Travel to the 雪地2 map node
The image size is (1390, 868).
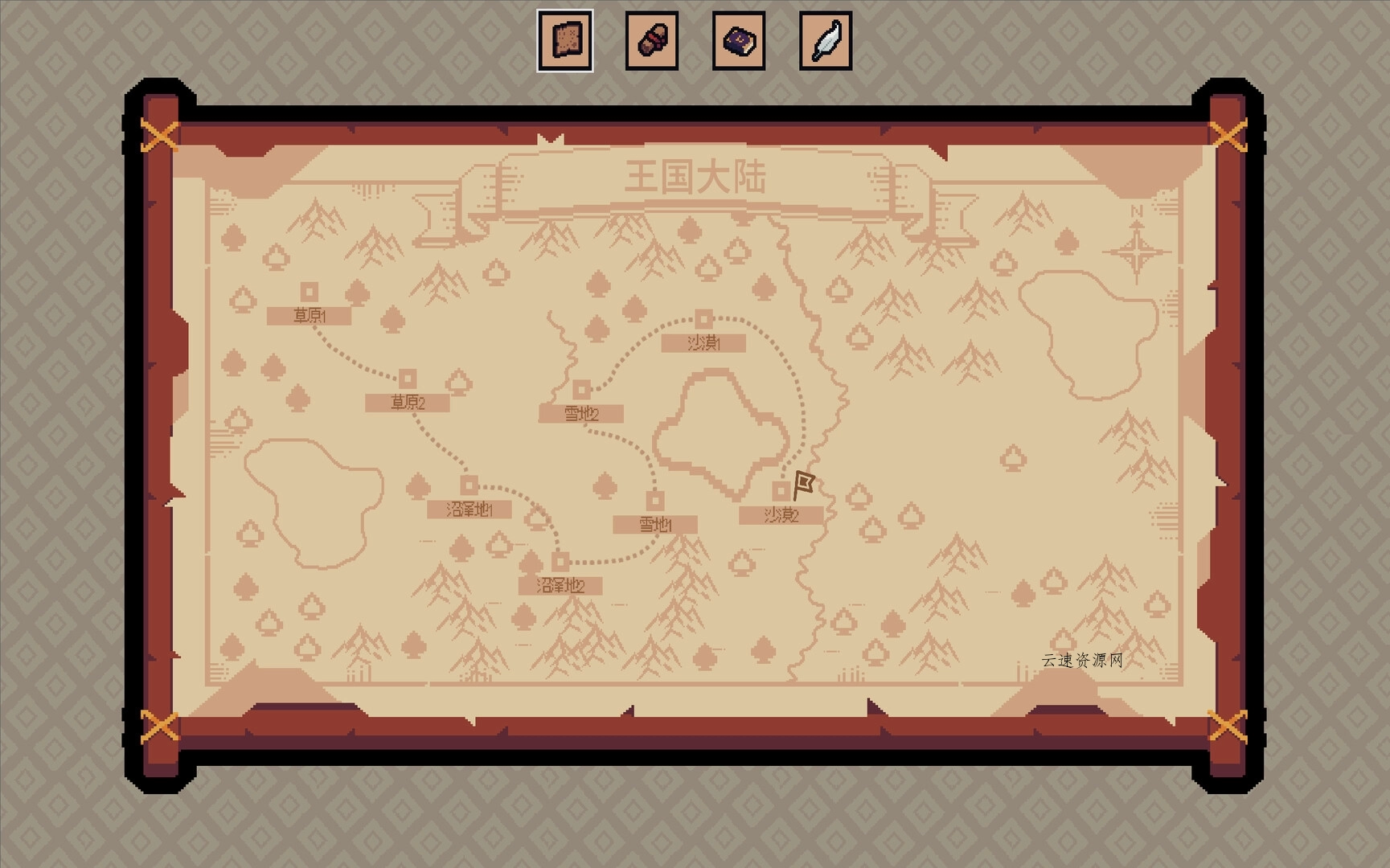coord(581,390)
